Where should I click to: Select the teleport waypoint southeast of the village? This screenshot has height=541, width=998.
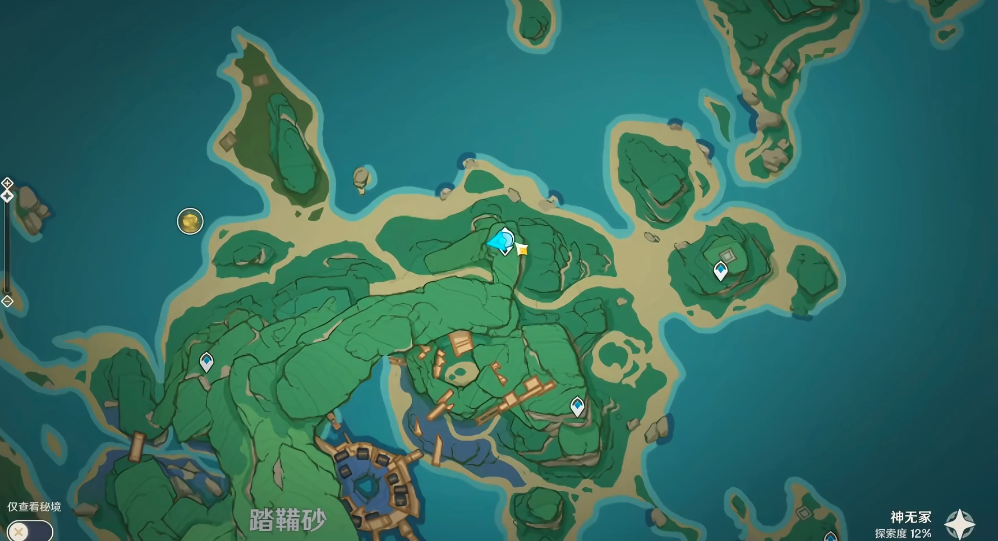click(x=577, y=406)
